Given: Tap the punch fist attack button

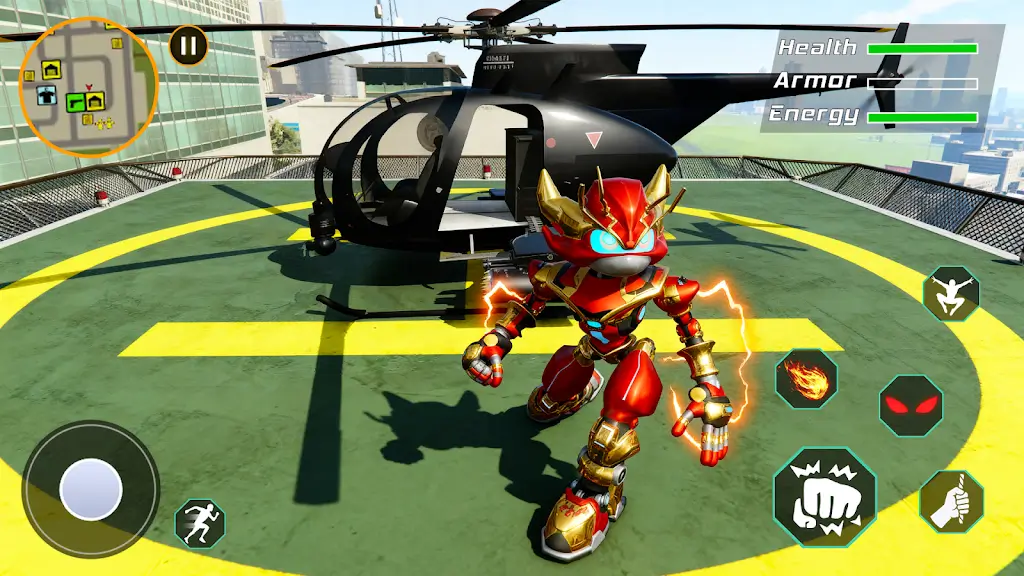Looking at the screenshot, I should tap(824, 497).
